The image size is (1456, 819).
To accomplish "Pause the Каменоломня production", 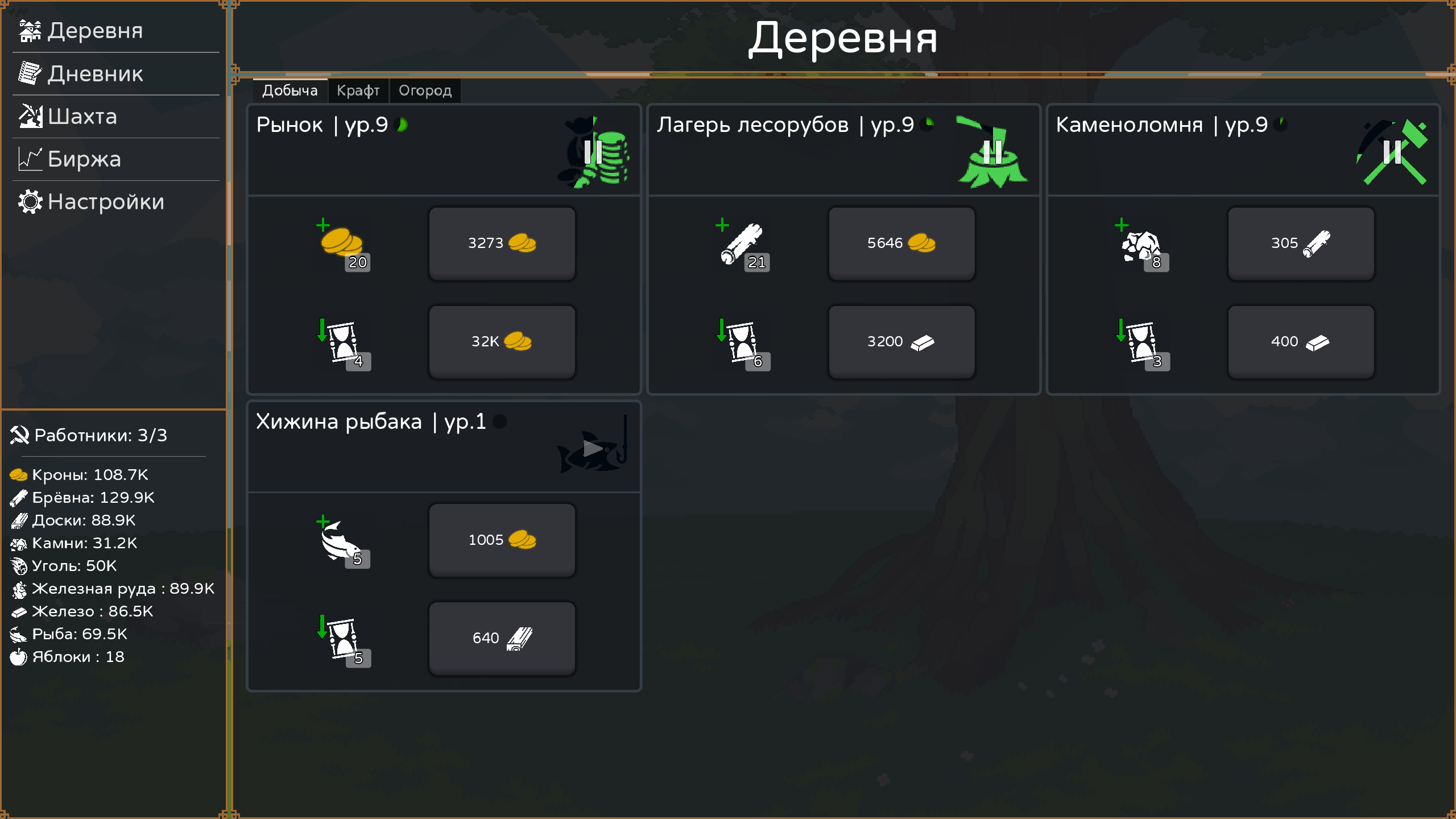I will tap(1392, 151).
